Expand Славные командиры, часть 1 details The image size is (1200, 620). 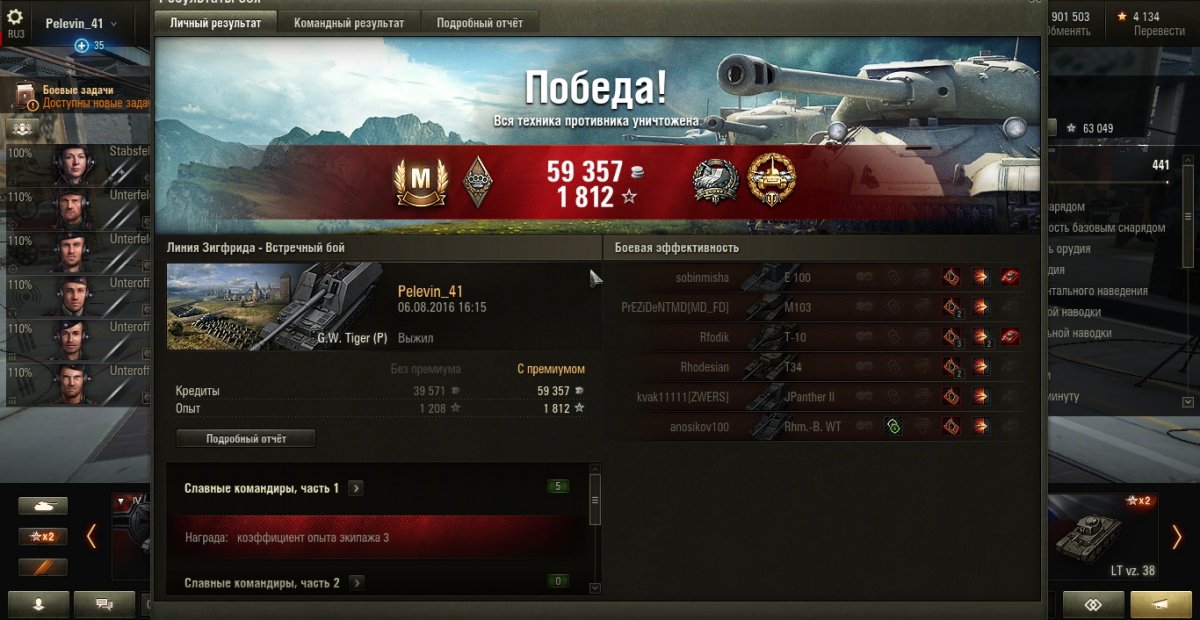point(356,488)
